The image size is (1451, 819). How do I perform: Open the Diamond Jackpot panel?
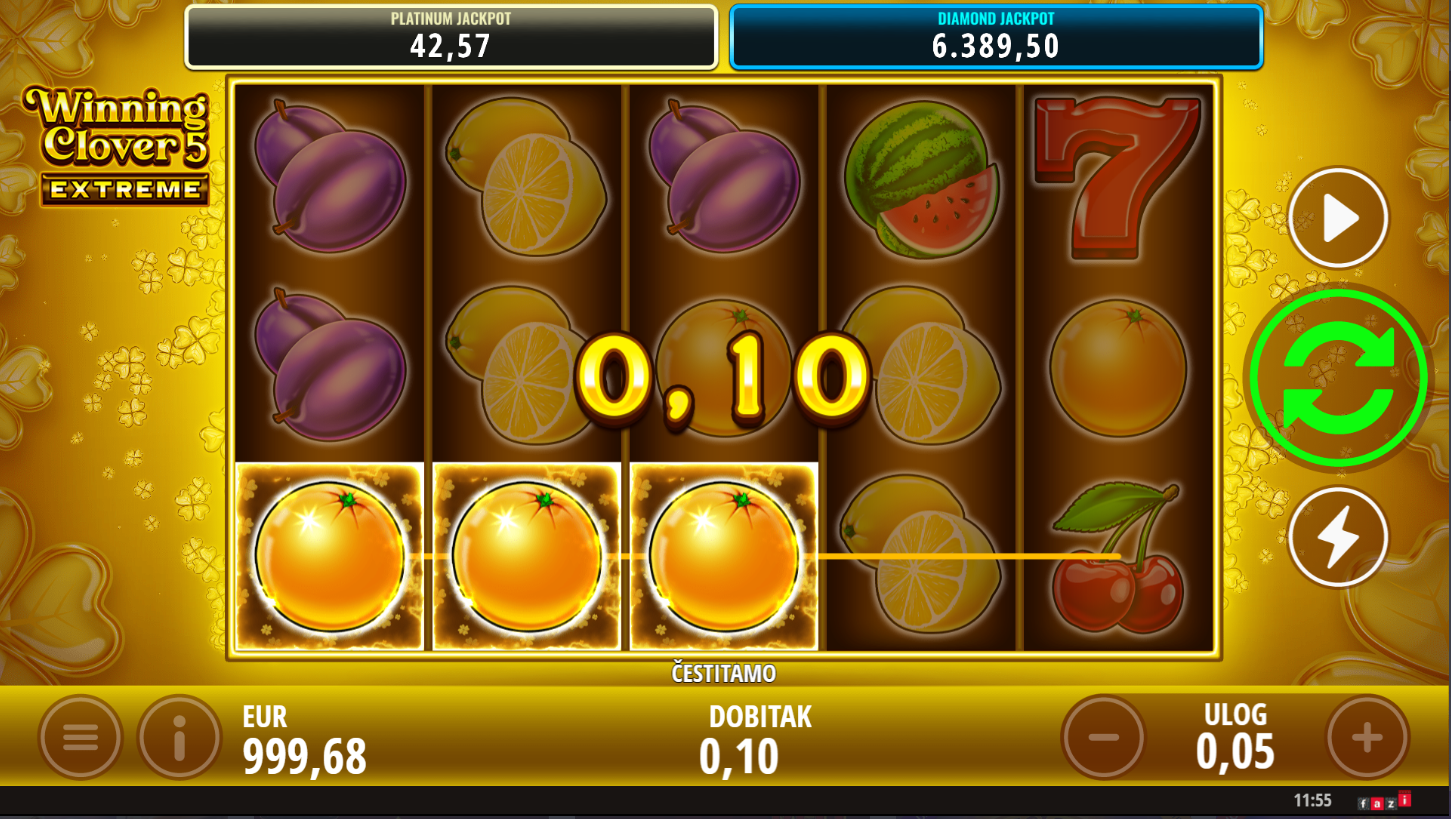tap(996, 37)
